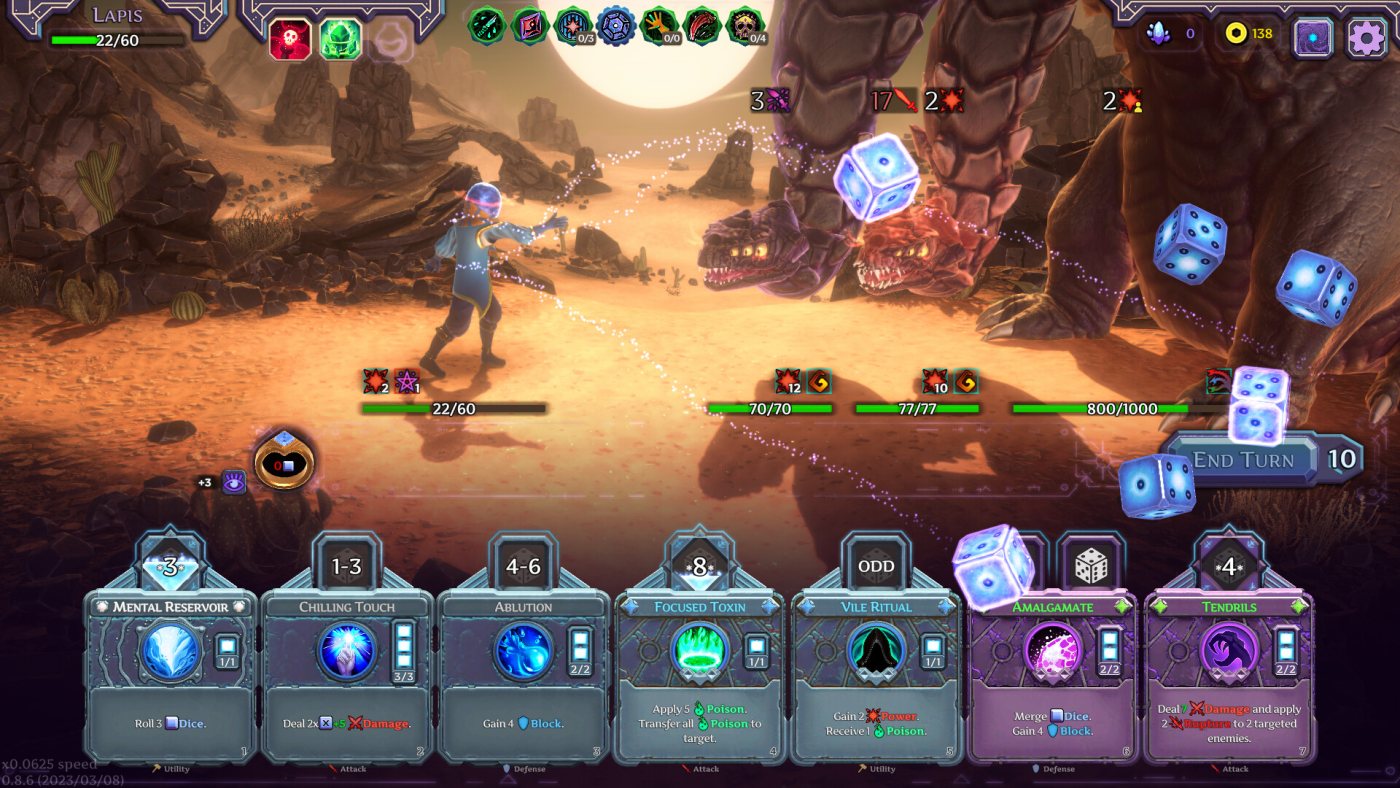Click the golden ring dice holder
The image size is (1400, 788).
[284, 462]
